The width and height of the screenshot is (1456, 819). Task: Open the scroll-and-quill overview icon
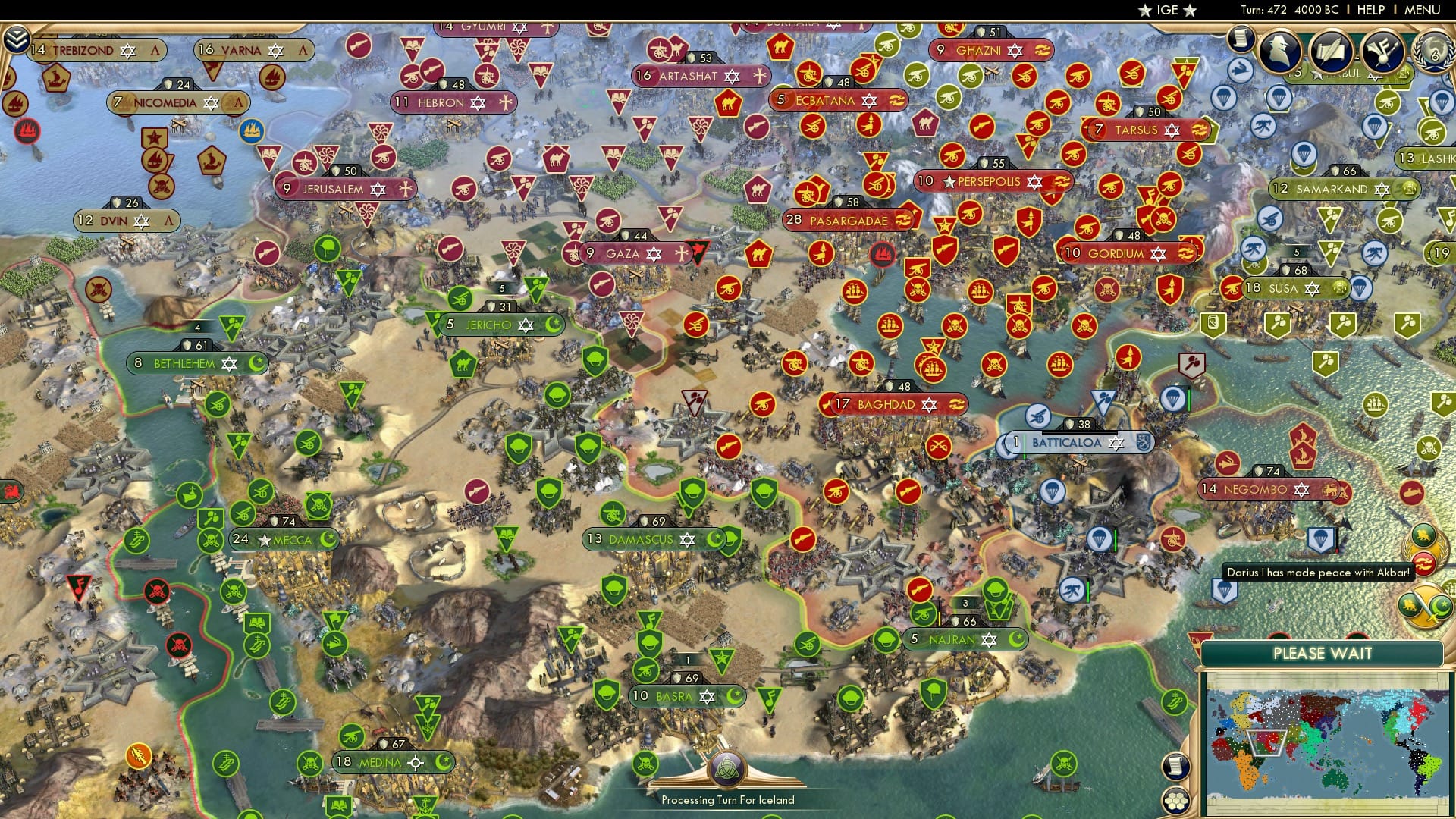click(x=1331, y=51)
